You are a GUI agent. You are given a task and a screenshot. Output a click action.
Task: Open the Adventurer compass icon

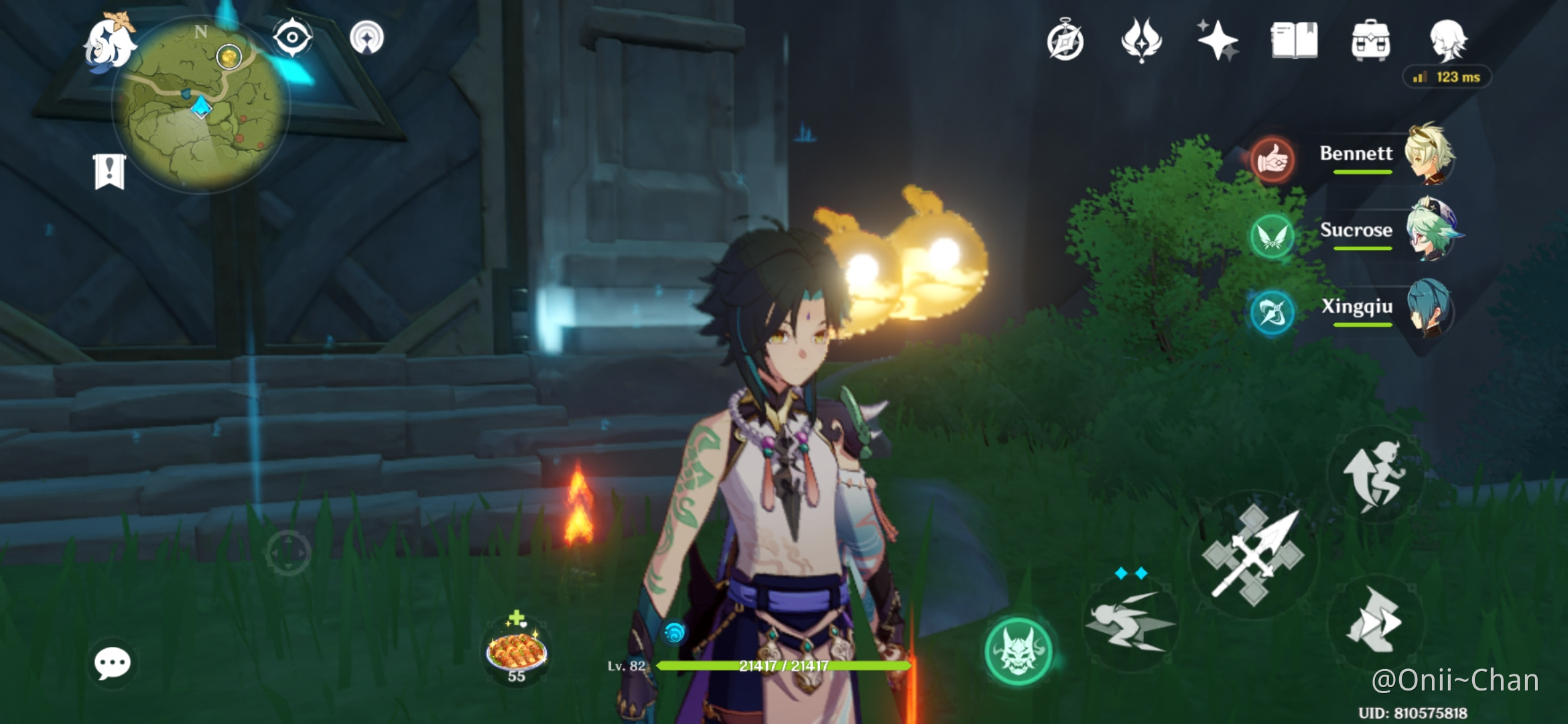click(1065, 42)
